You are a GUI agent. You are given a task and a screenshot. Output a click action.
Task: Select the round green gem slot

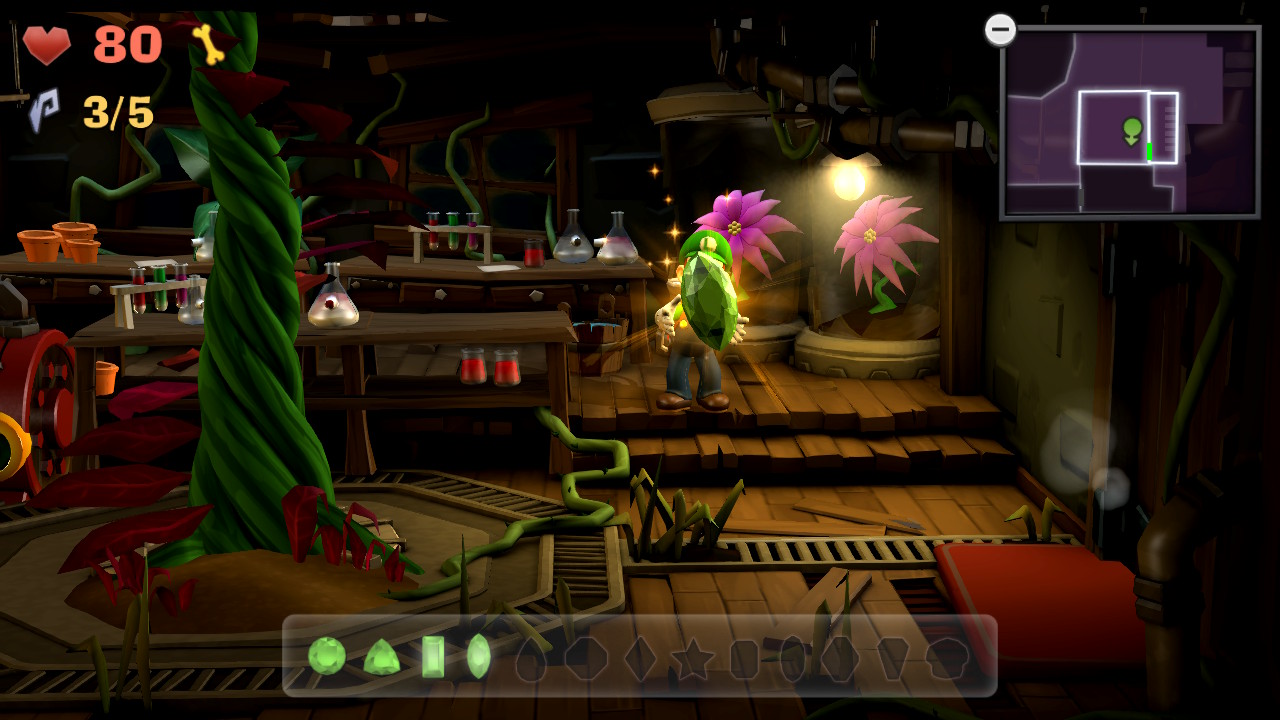pos(327,656)
